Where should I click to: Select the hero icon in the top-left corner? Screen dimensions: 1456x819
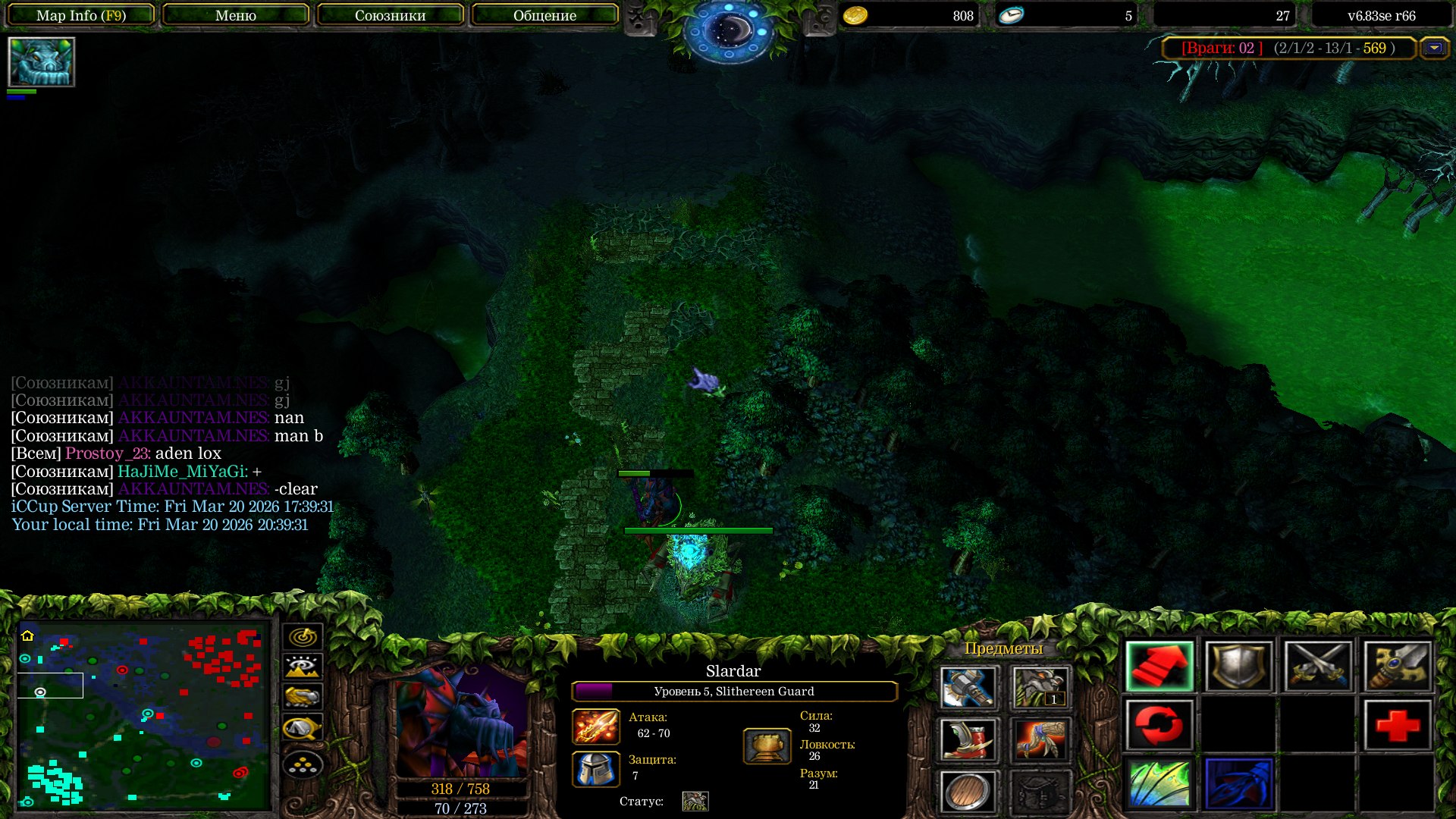41,62
